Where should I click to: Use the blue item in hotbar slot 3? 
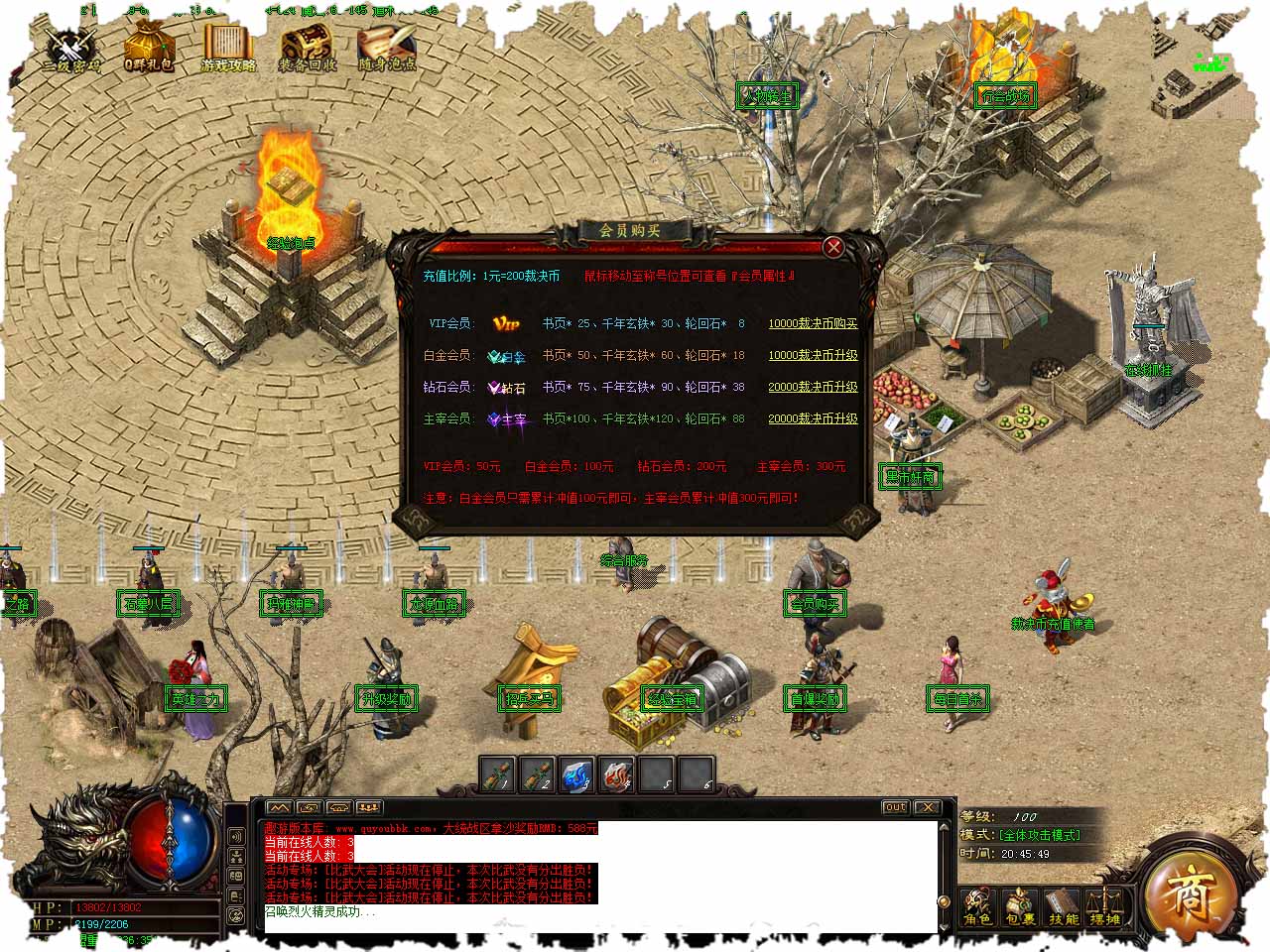click(x=577, y=774)
